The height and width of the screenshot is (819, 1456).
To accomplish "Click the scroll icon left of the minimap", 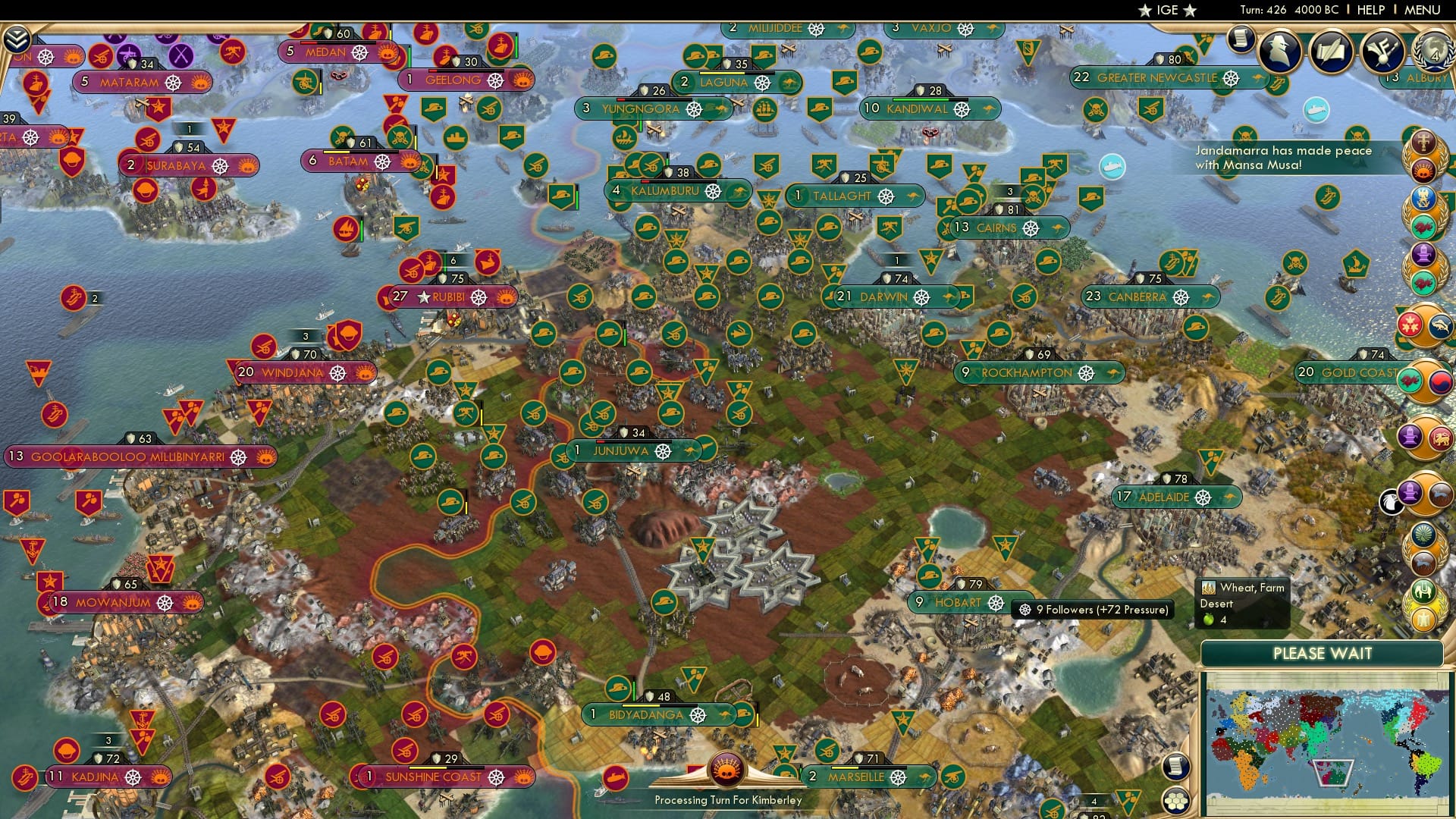I will click(x=1177, y=767).
